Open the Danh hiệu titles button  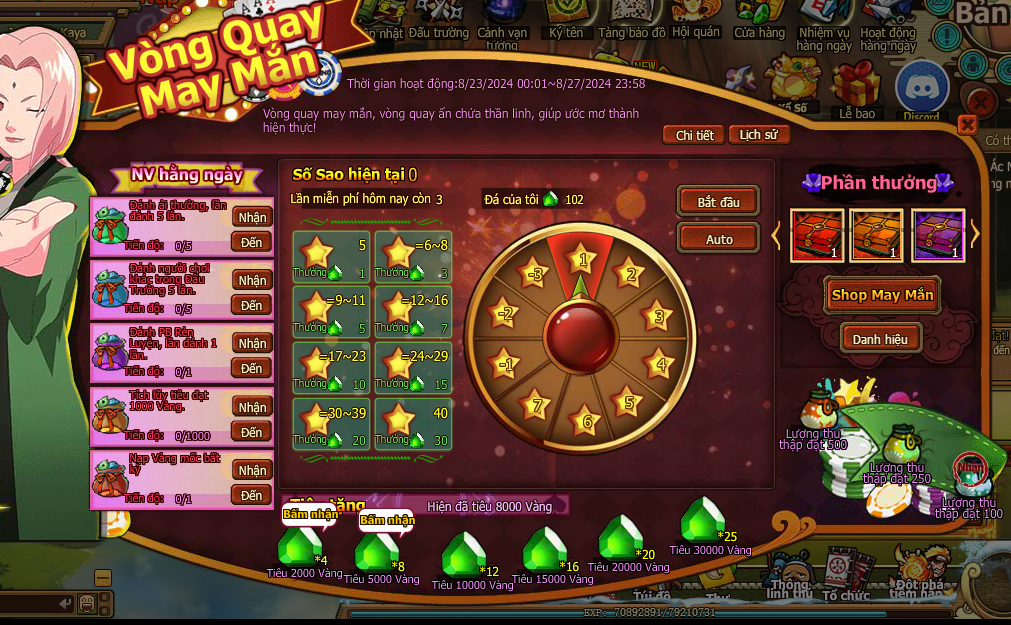pyautogui.click(x=880, y=339)
